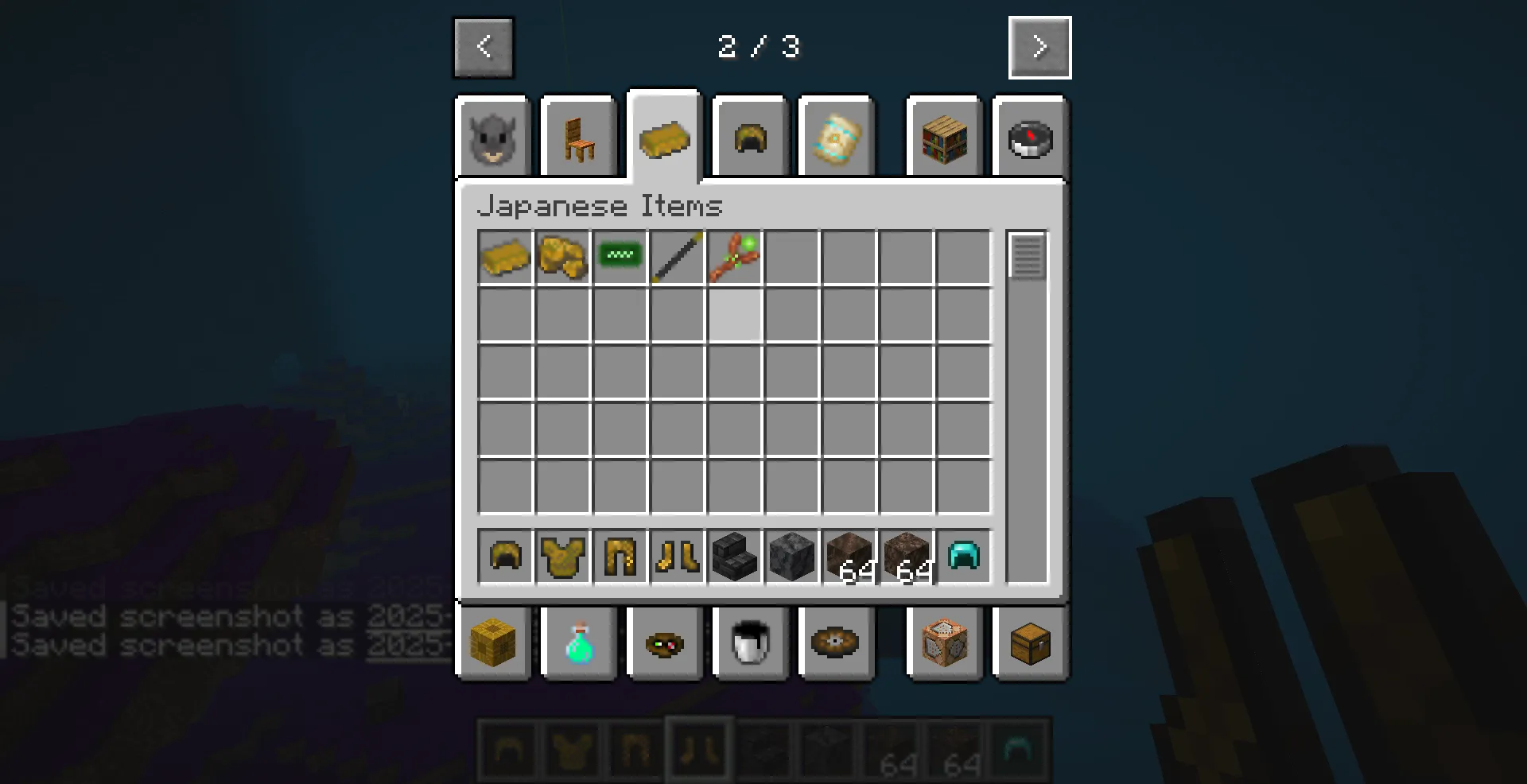This screenshot has height=784, width=1527.
Task: Select the glowing scroll tab
Action: point(836,137)
